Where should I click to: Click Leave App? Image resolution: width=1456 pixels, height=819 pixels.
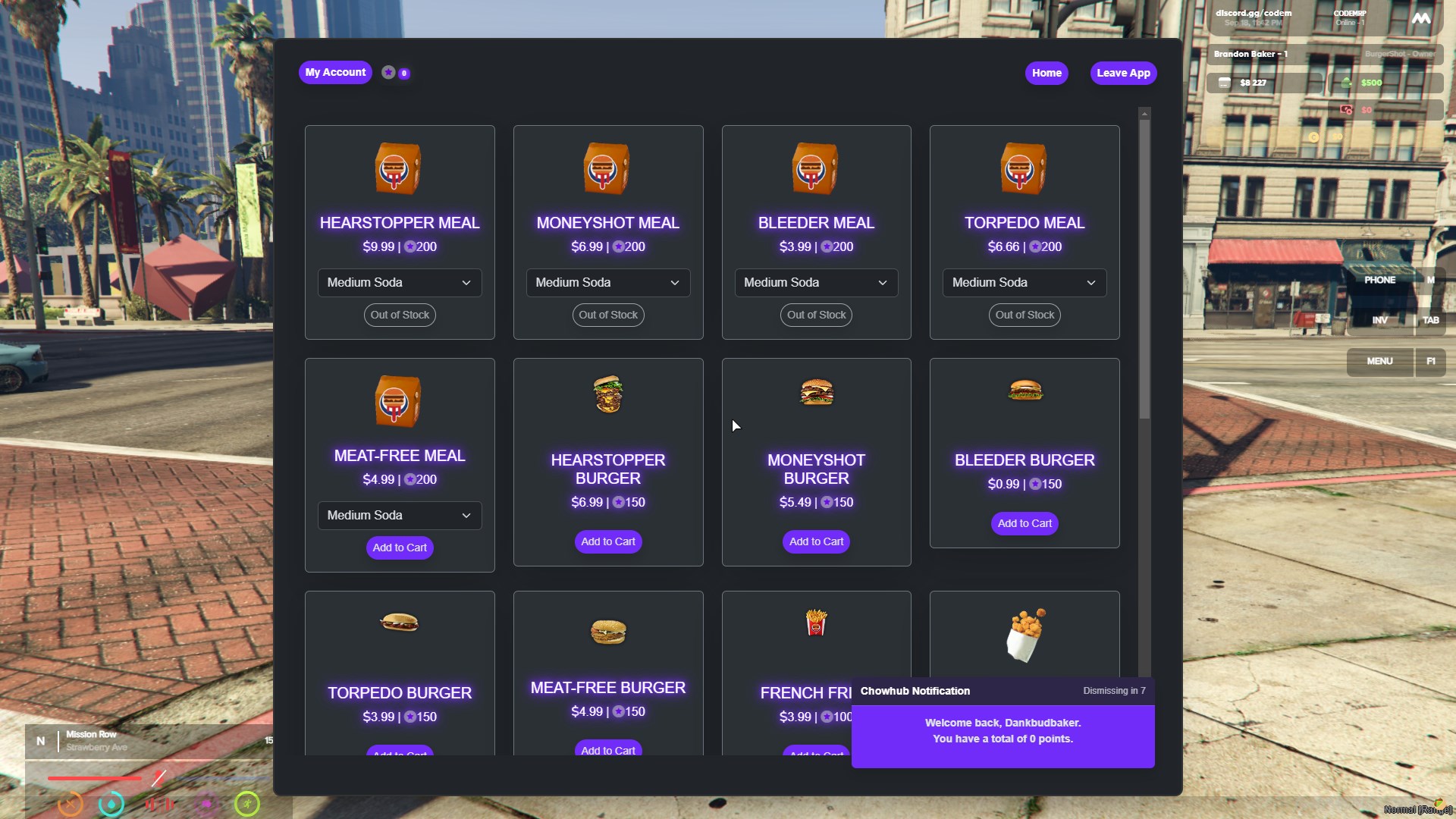1123,73
